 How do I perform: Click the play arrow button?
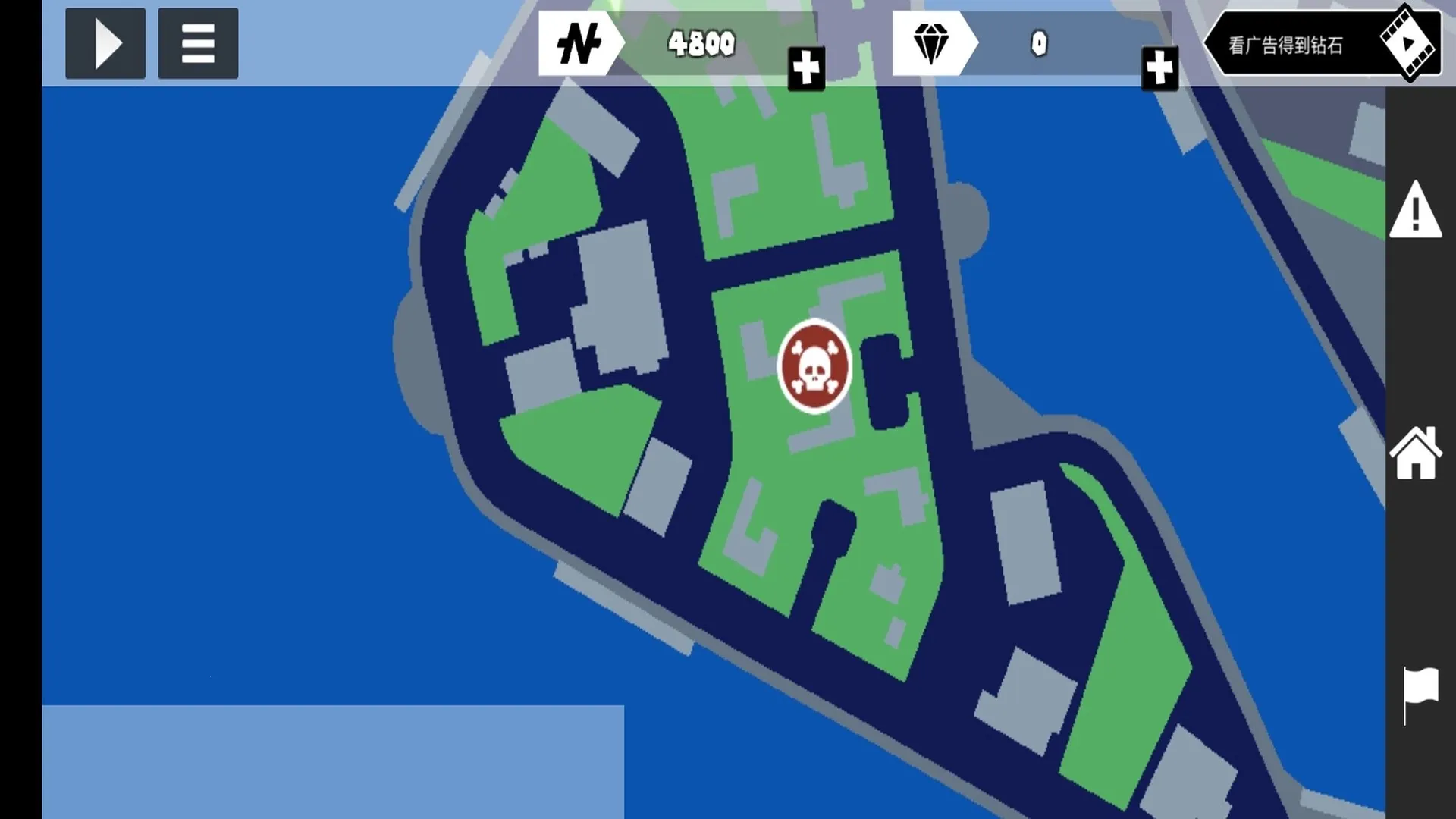click(105, 44)
